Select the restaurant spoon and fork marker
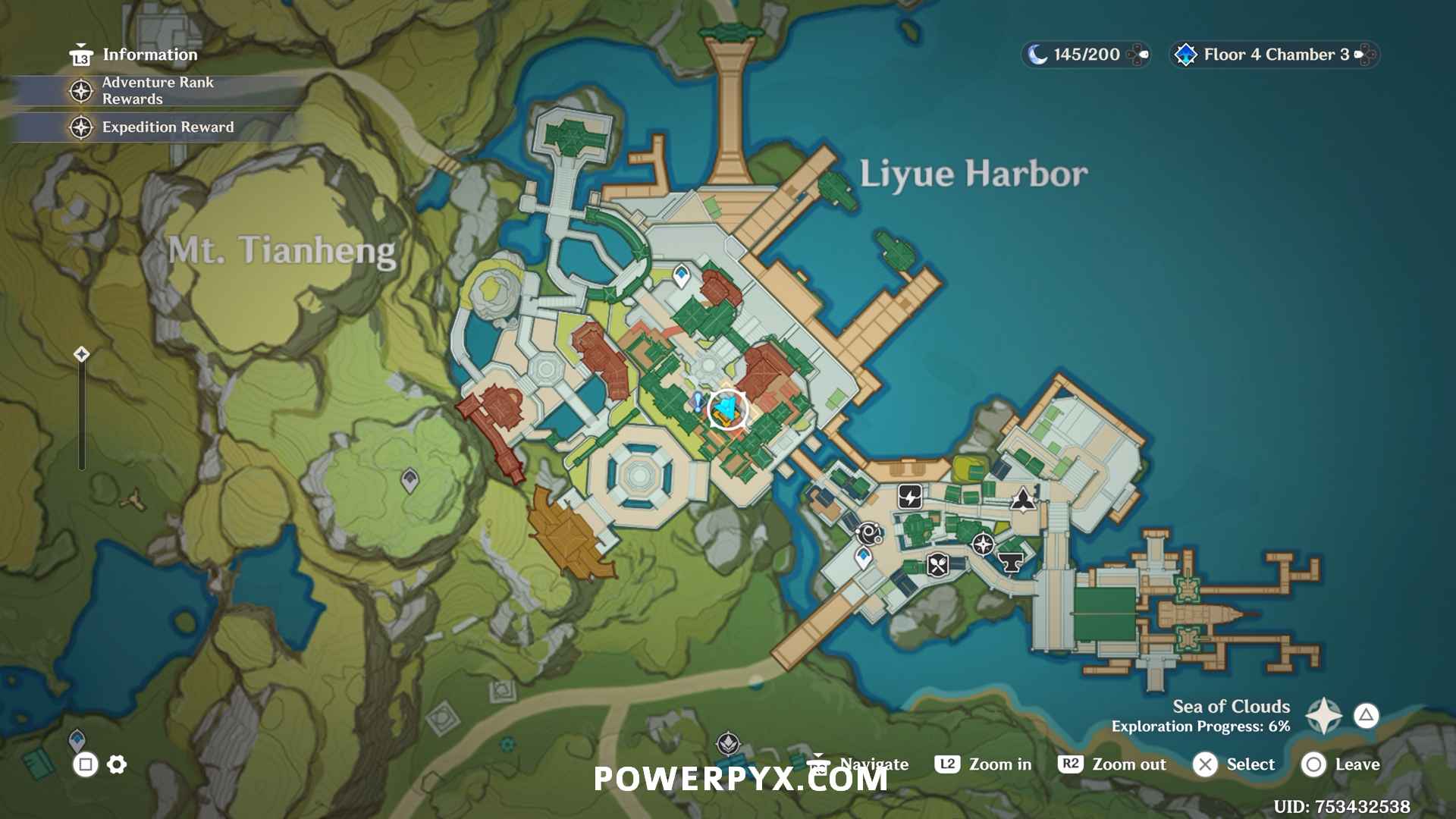The image size is (1456, 819). pyautogui.click(x=938, y=565)
